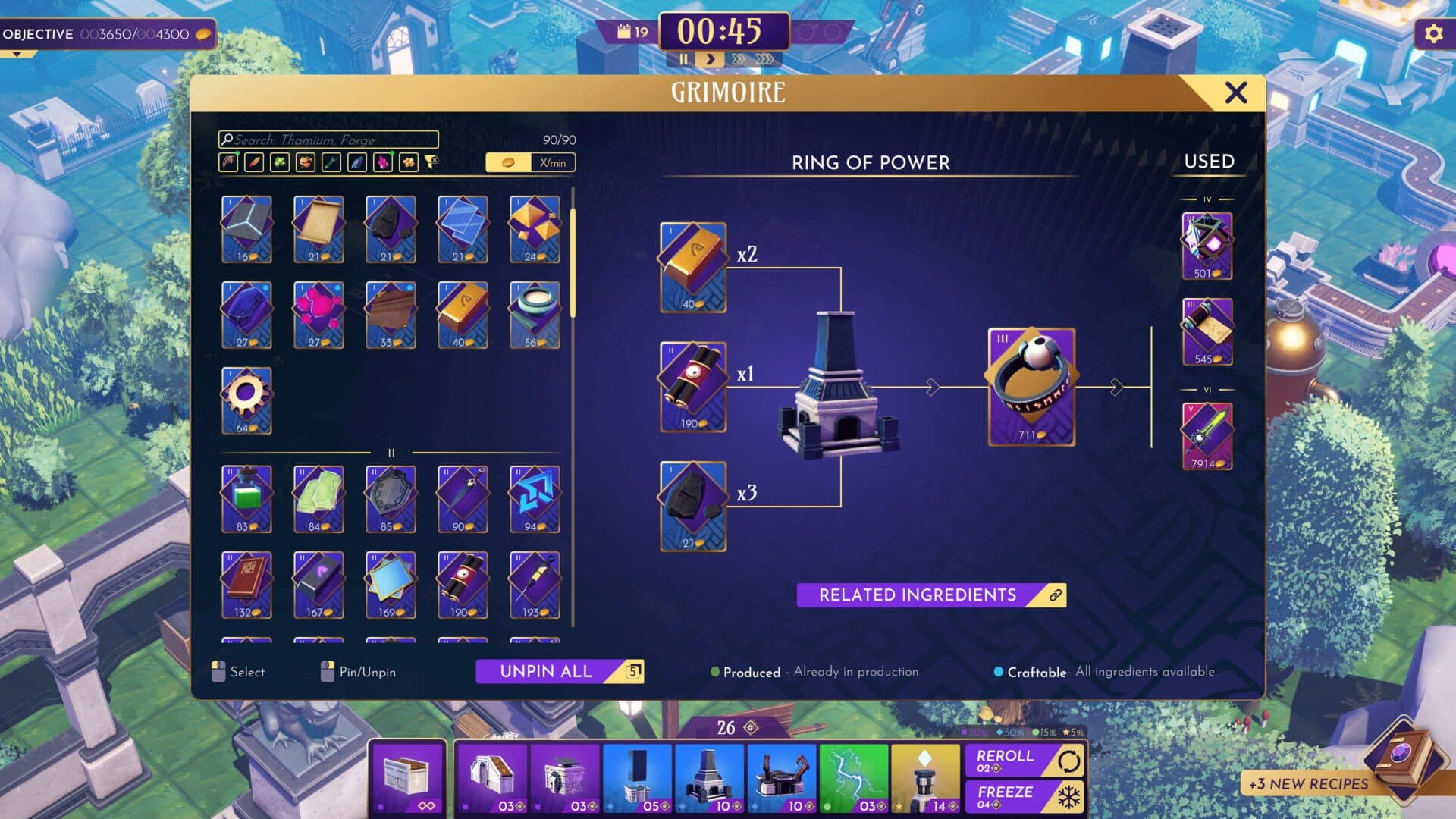Screen dimensions: 1456x819
Task: Collapse the tier II recipe divider
Action: 392,451
